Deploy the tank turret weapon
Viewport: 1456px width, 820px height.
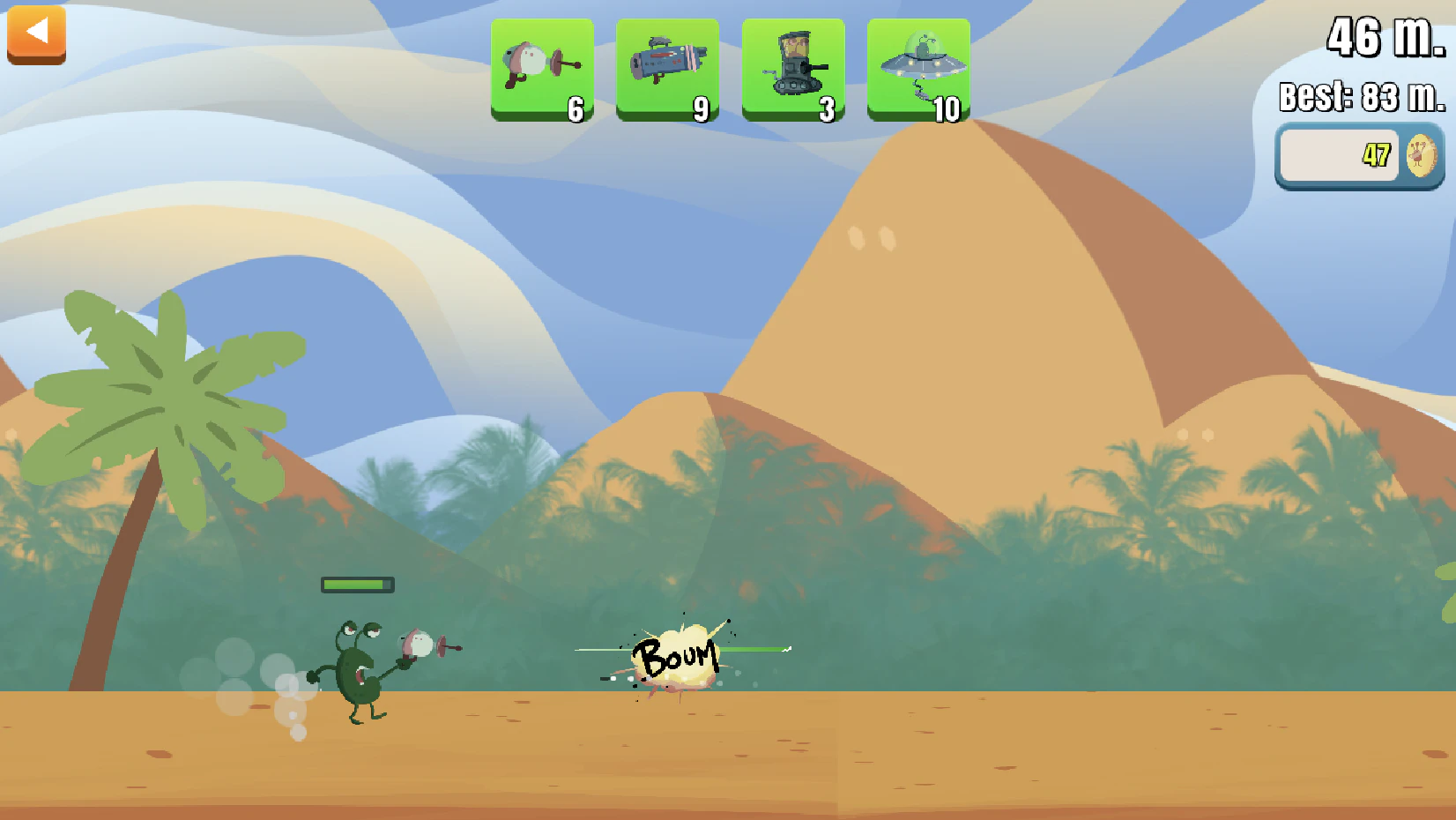793,69
